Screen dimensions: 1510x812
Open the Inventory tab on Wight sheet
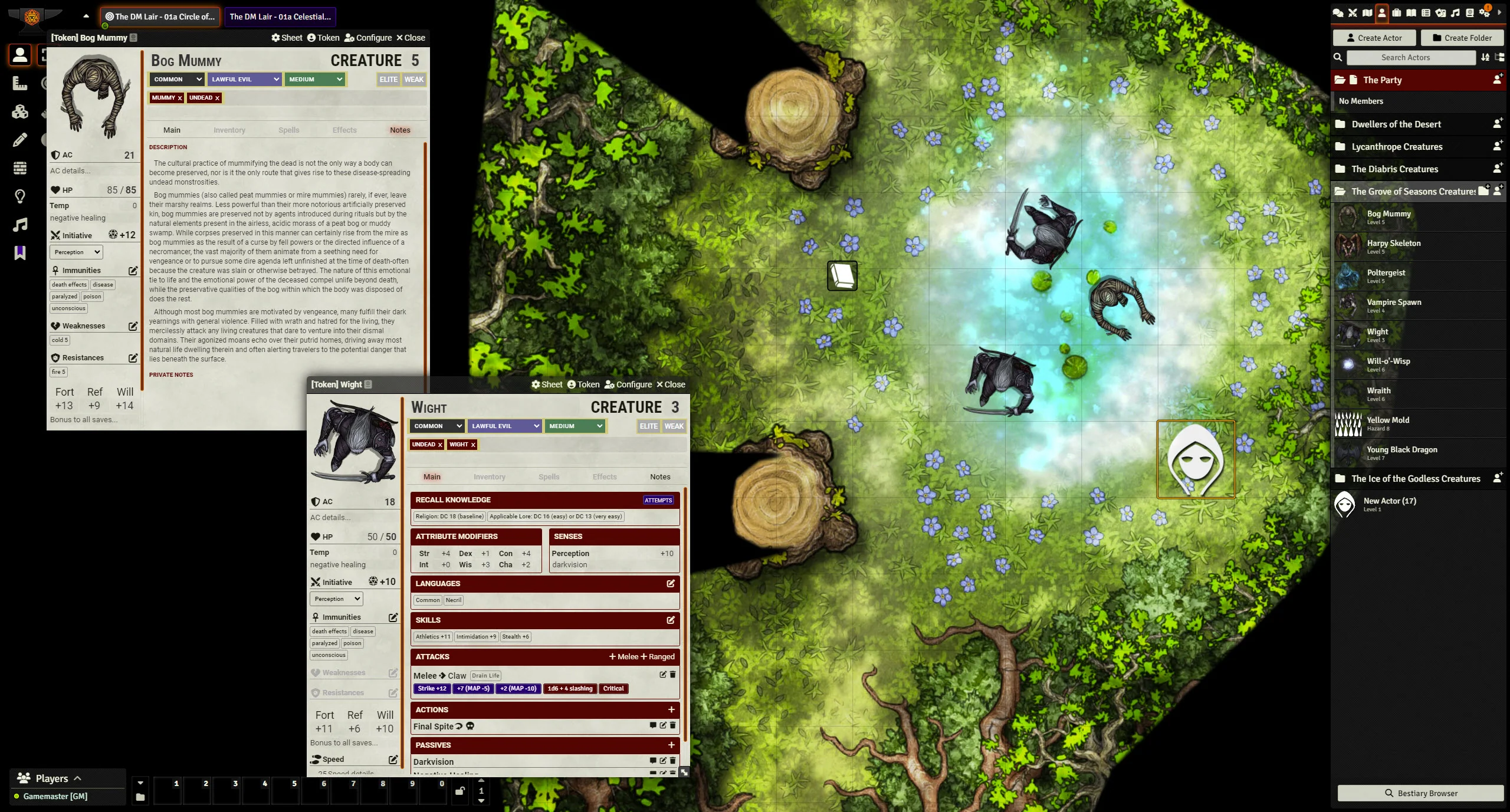[x=489, y=477]
